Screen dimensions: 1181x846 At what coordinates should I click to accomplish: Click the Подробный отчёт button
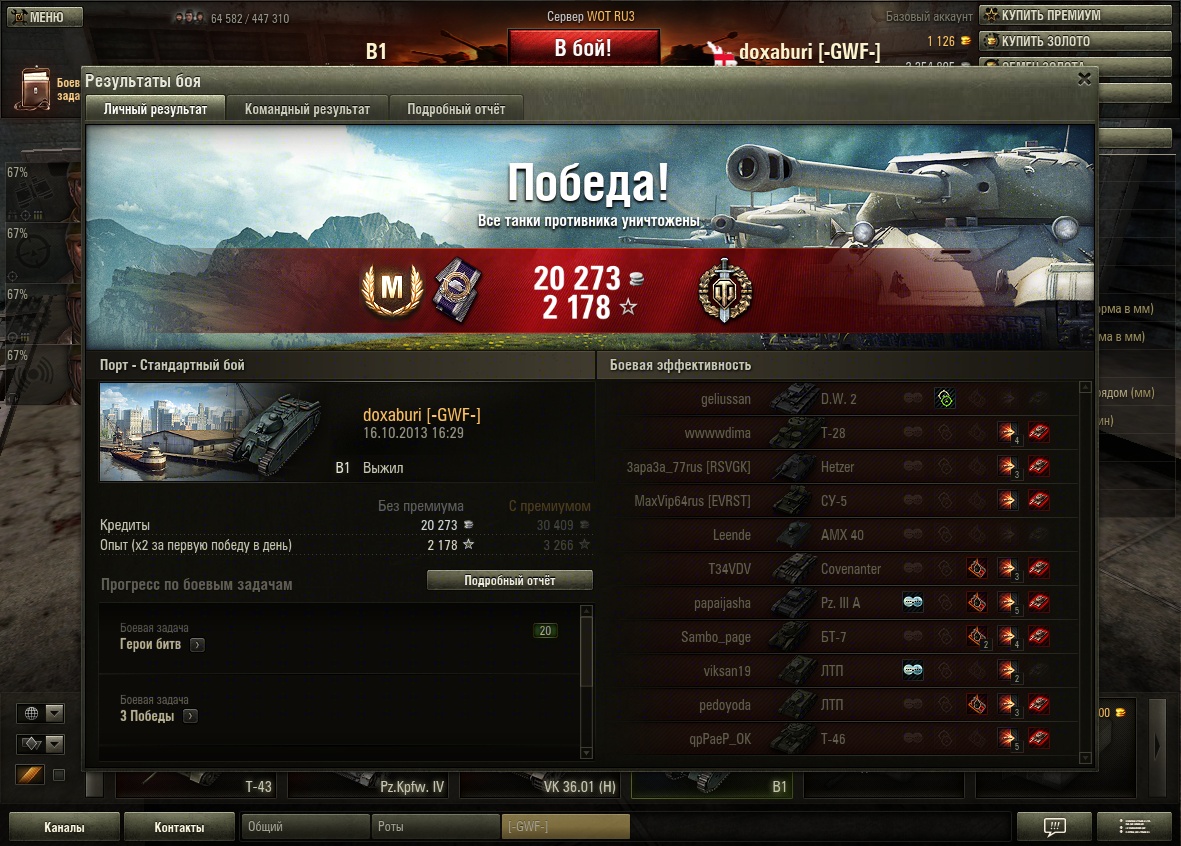(509, 581)
